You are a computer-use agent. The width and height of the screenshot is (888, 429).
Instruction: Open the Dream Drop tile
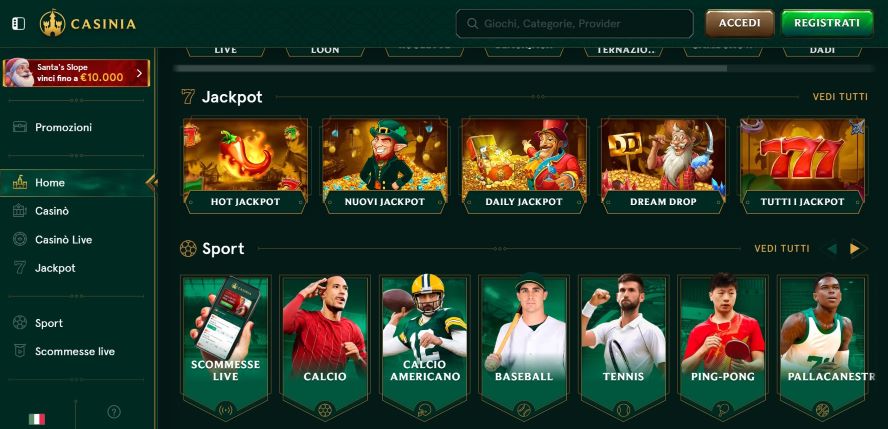point(663,164)
